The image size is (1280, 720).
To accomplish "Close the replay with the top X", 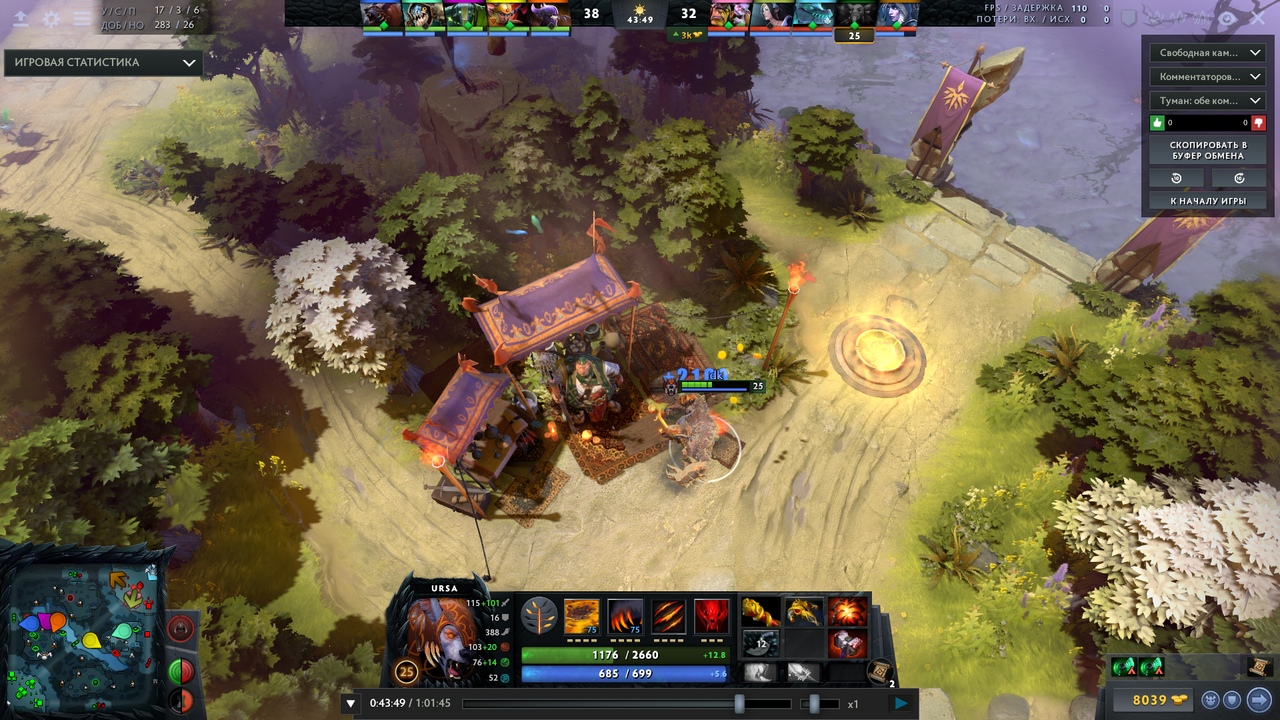I will pos(1259,18).
